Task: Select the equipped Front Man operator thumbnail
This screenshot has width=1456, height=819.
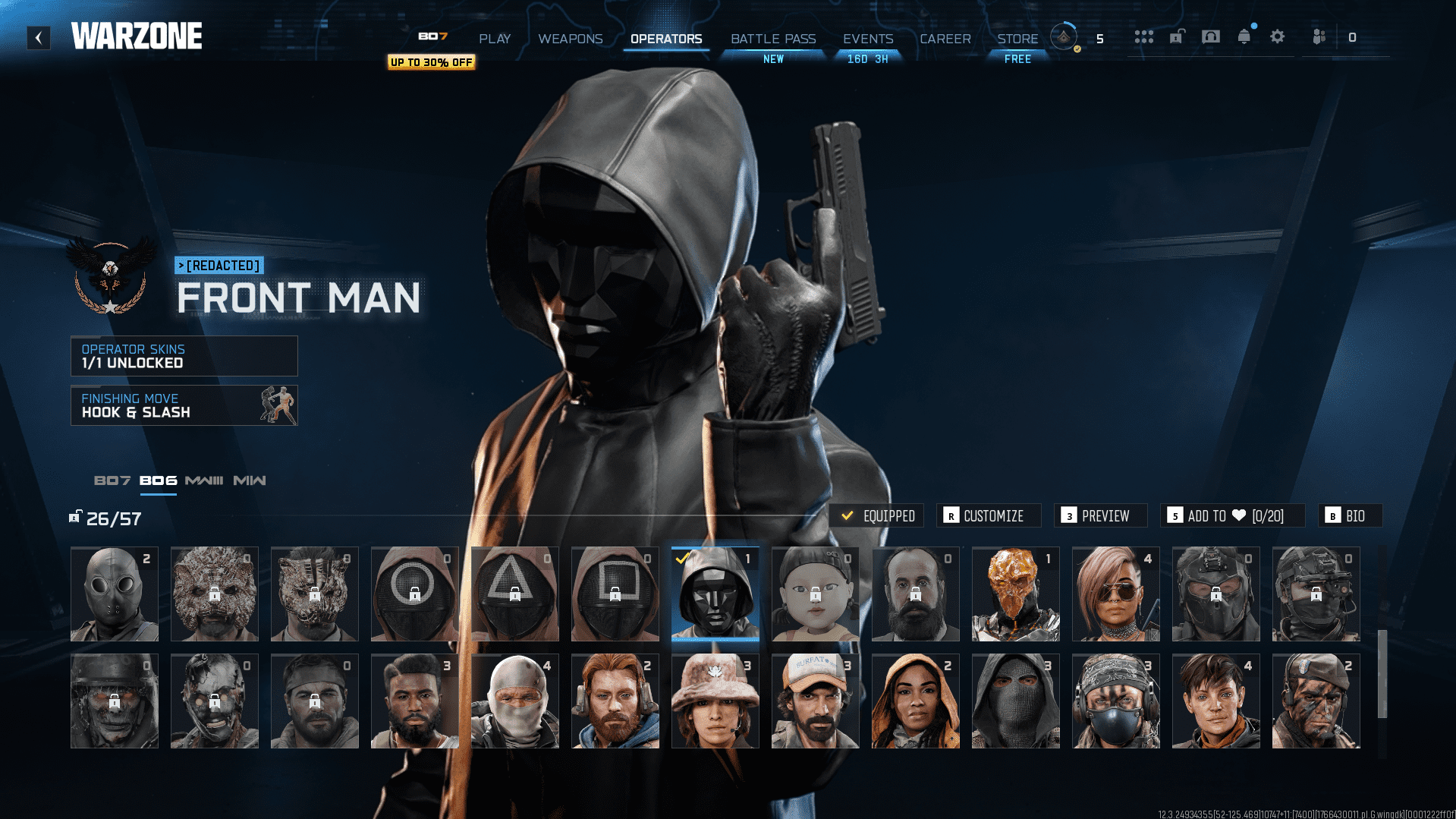Action: tap(715, 594)
